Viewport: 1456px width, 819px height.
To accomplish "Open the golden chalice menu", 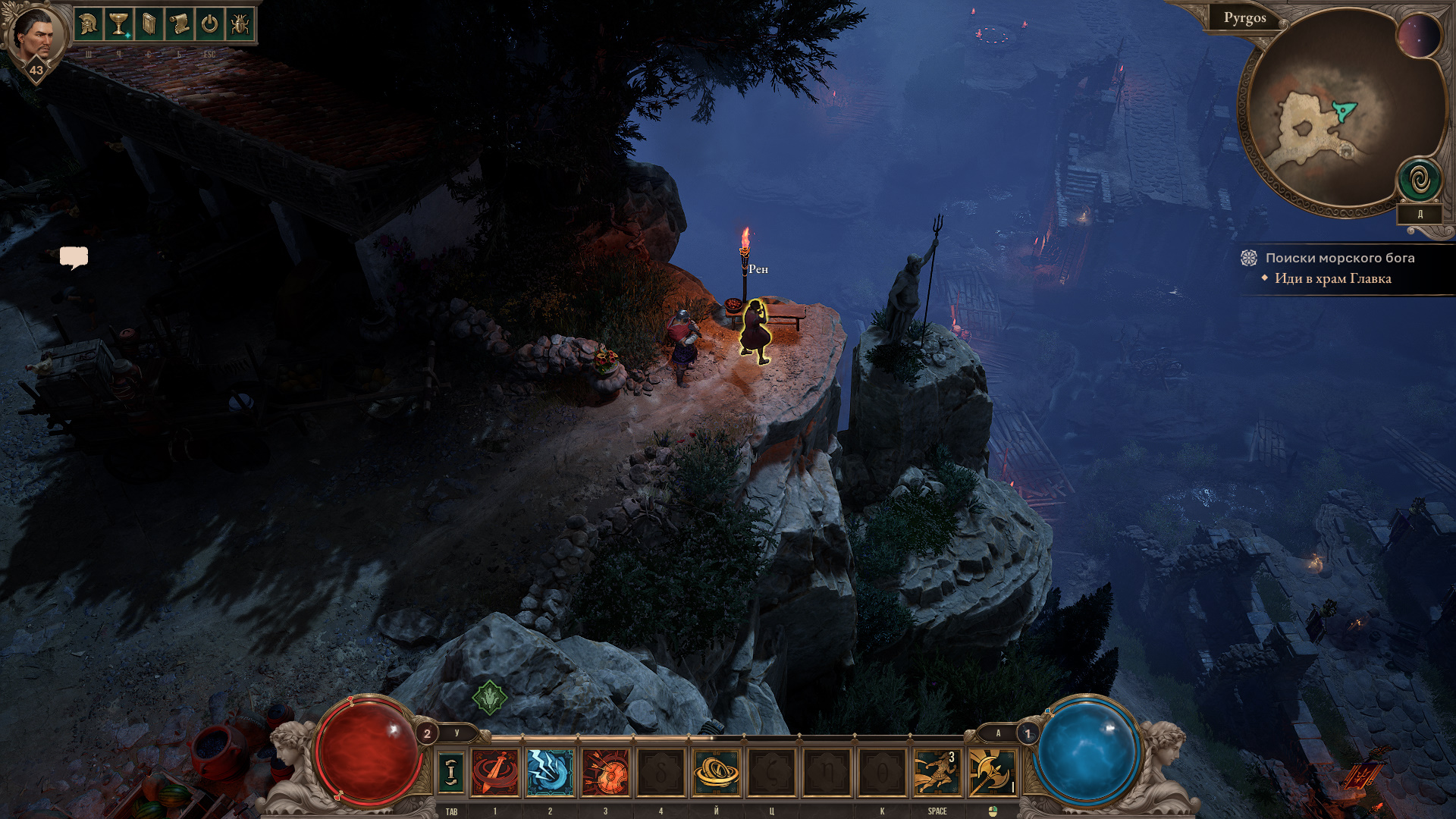I will click(x=118, y=25).
